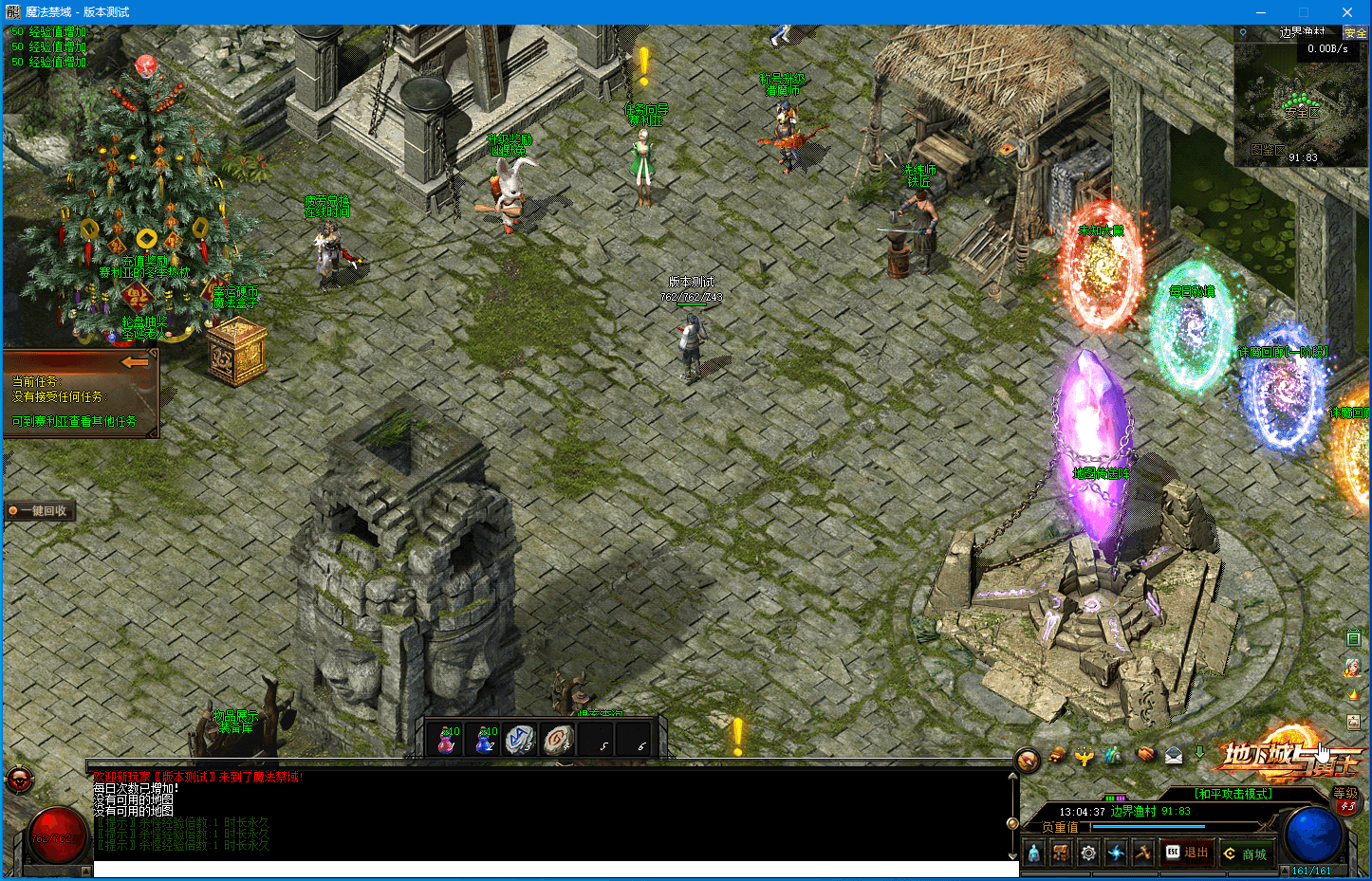
Task: Click the handshake trade icon
Action: click(x=1146, y=756)
